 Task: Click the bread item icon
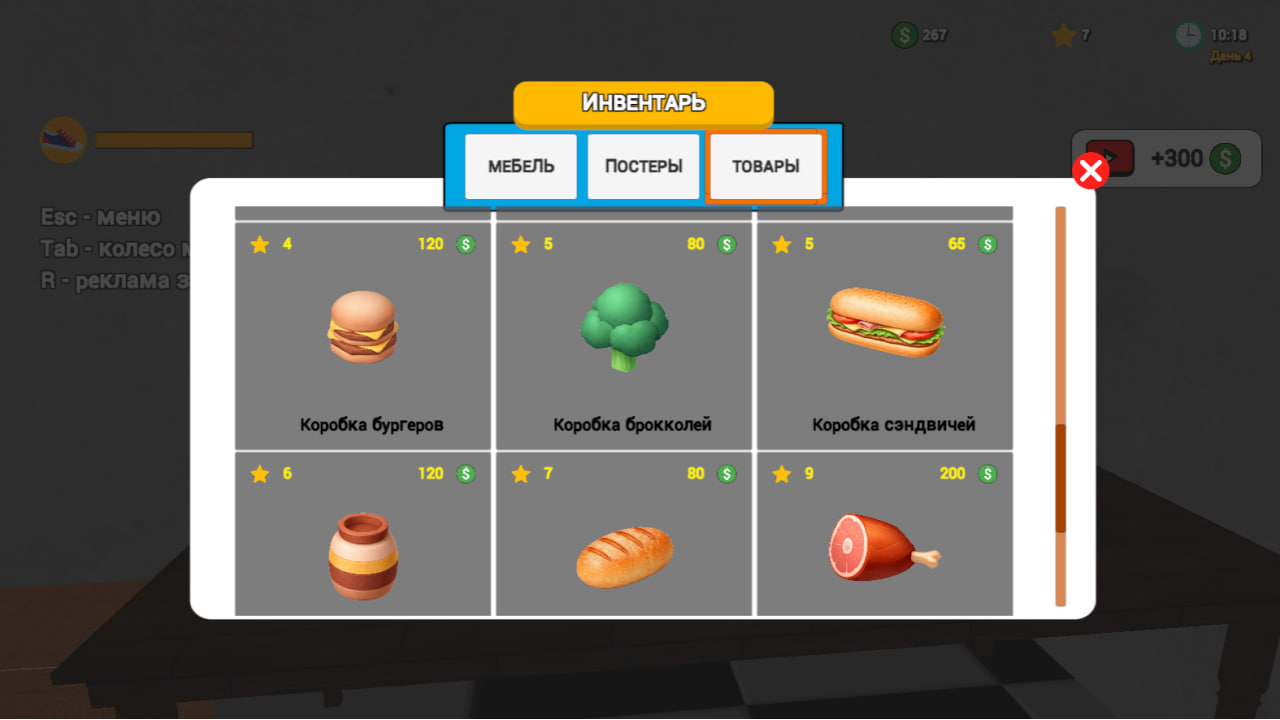pyautogui.click(x=623, y=557)
